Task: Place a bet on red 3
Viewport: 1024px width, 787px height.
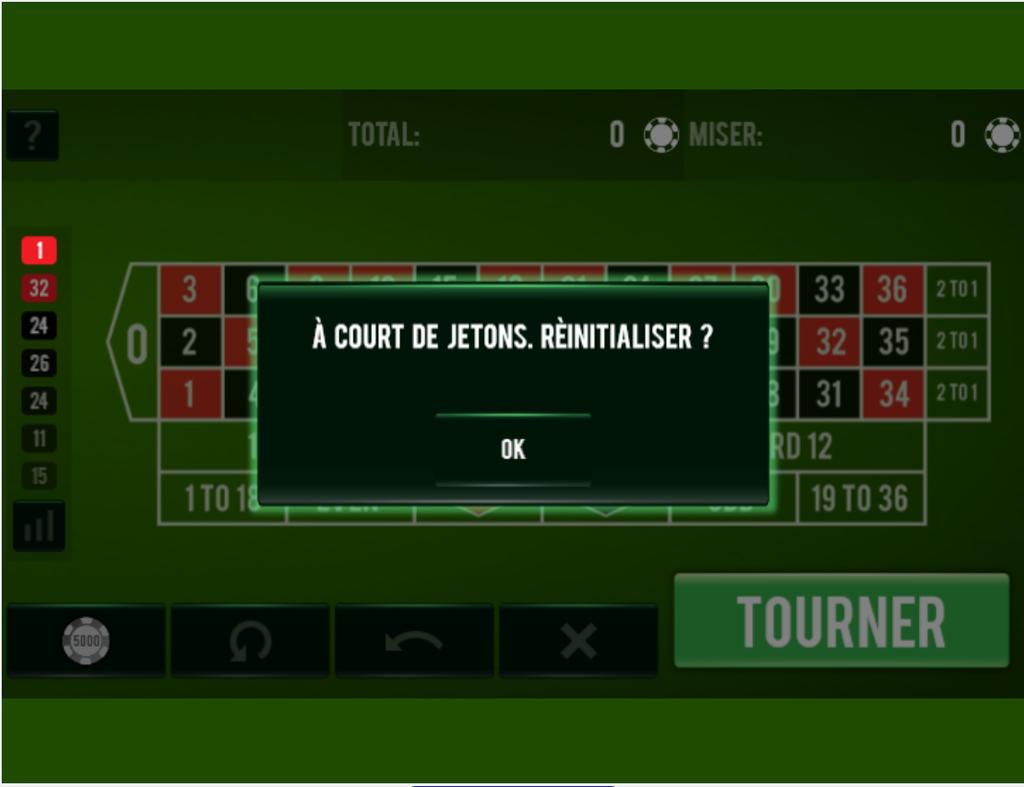Action: coord(190,290)
